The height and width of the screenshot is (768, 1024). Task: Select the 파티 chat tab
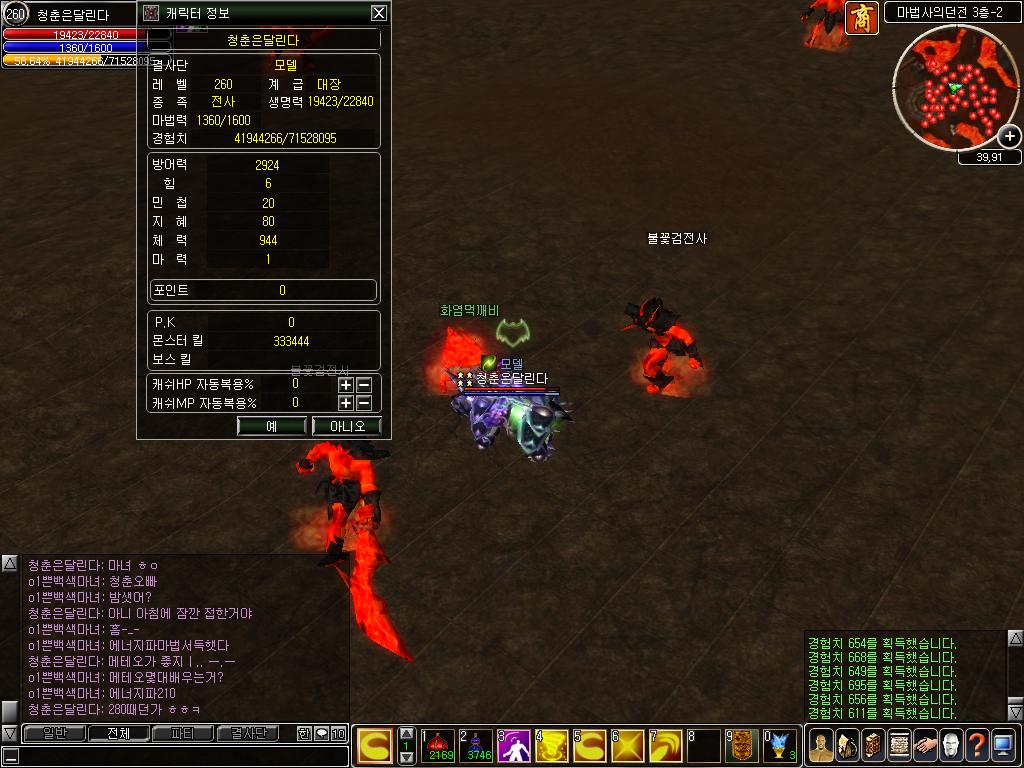click(x=183, y=734)
